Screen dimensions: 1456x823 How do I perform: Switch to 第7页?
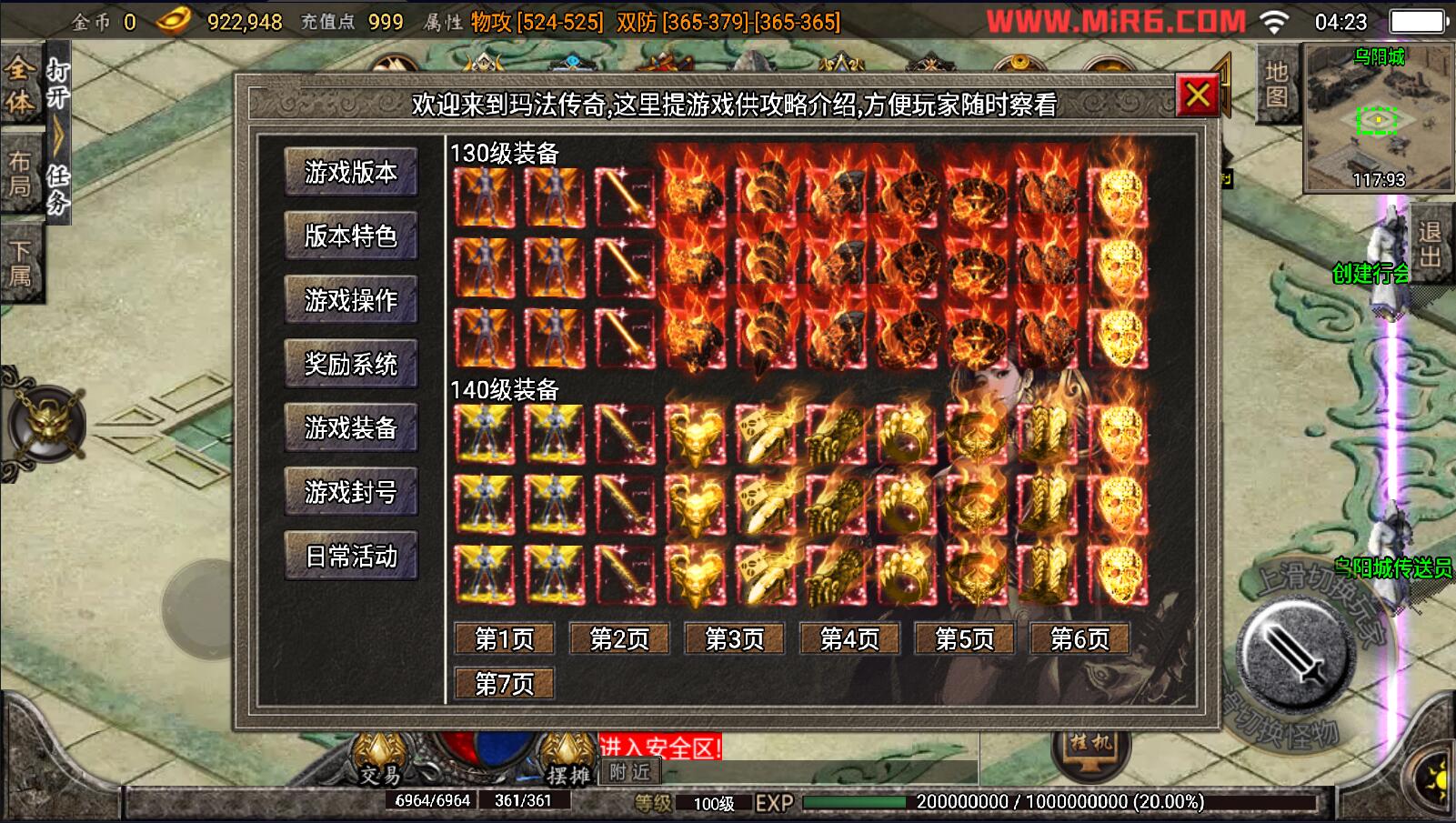tap(505, 683)
